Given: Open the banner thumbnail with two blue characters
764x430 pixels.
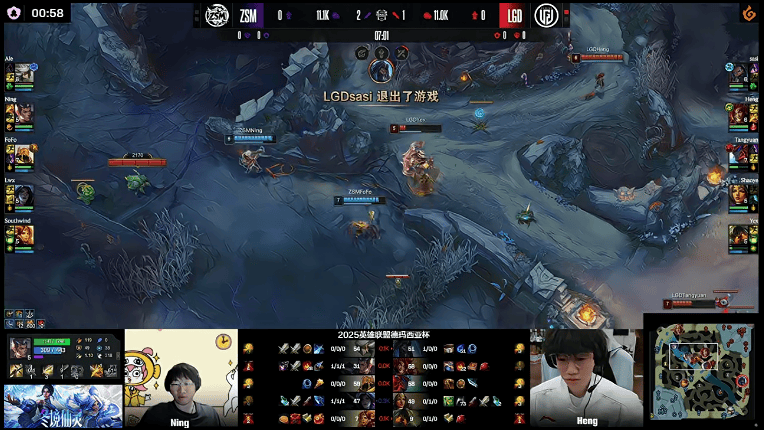Looking at the screenshot, I should [x=62, y=406].
